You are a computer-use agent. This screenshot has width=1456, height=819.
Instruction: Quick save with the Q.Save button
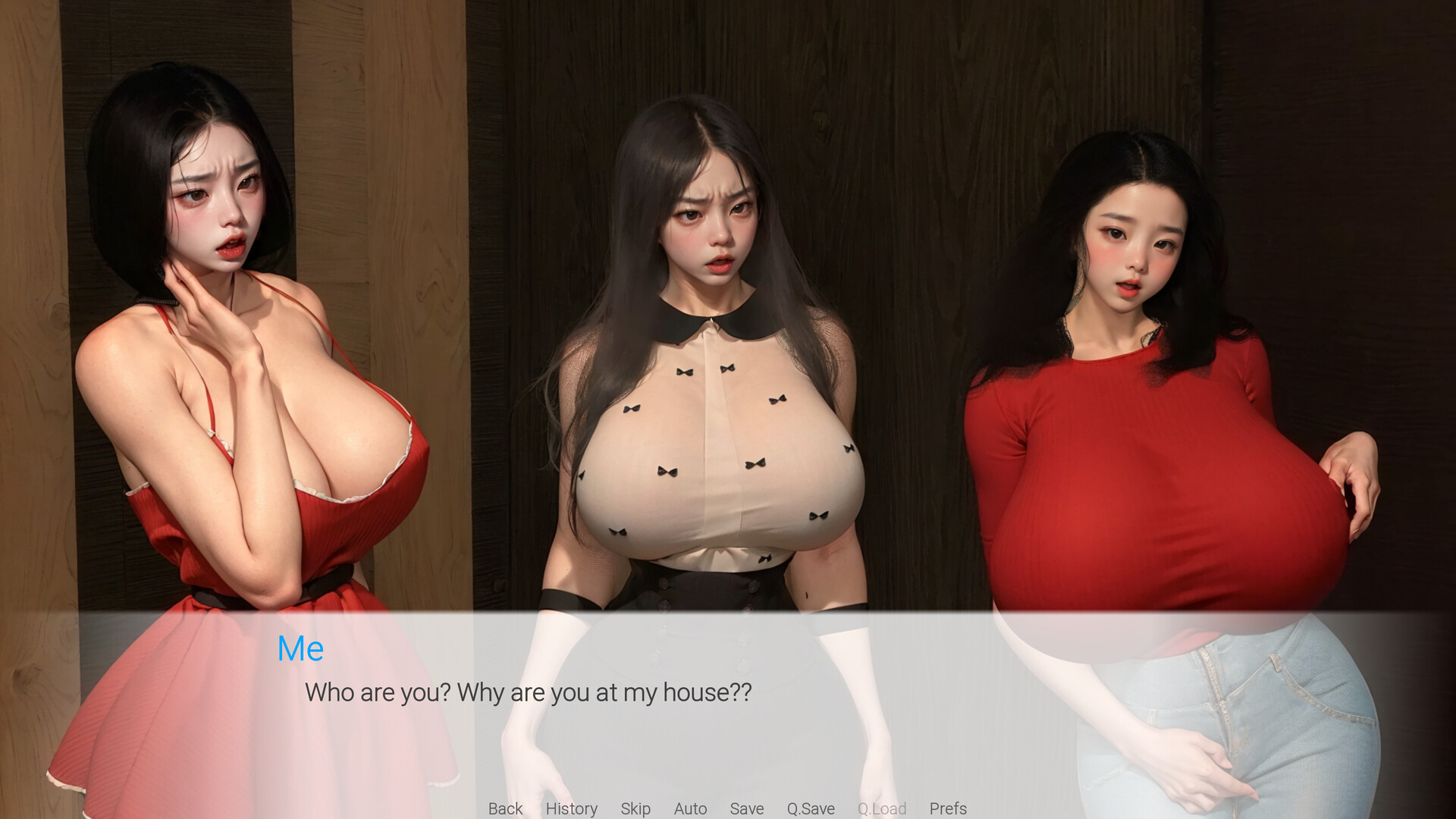(x=810, y=808)
